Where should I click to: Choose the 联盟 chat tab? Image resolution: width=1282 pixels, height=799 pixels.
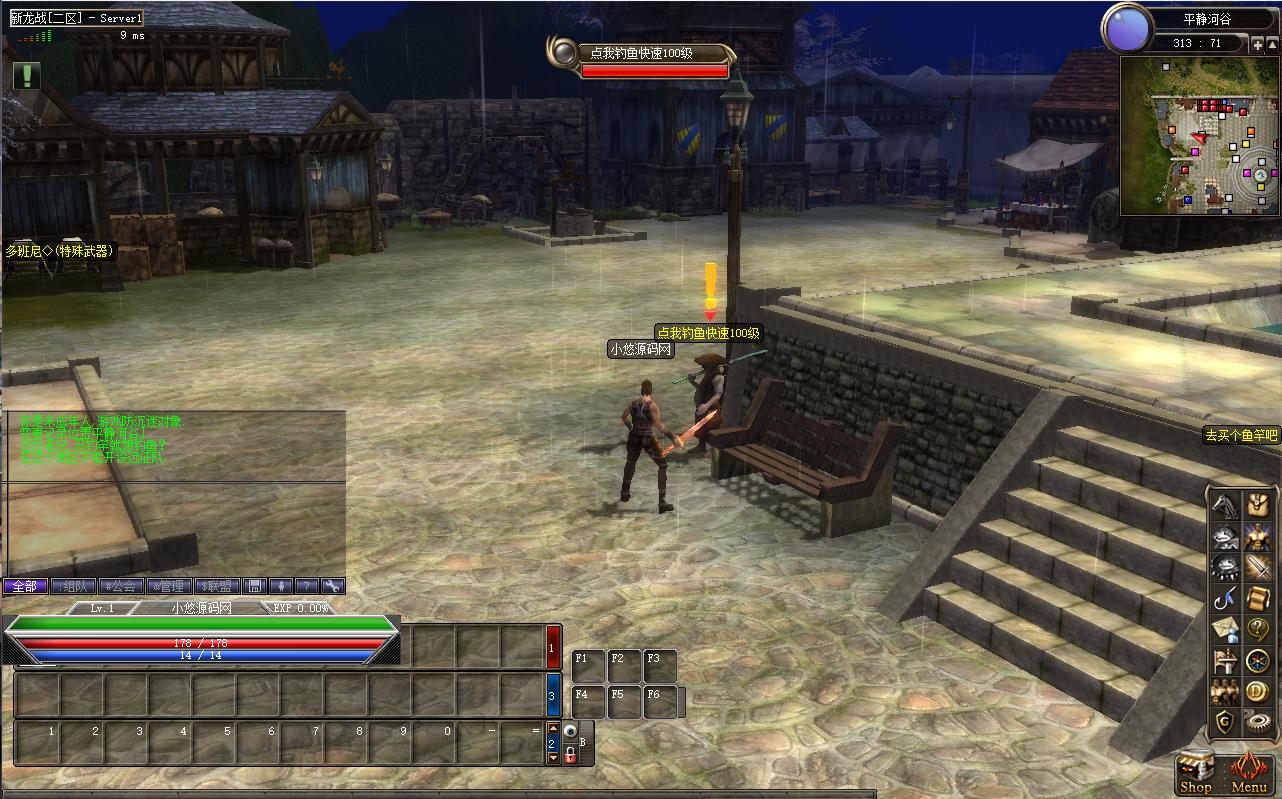click(x=218, y=586)
